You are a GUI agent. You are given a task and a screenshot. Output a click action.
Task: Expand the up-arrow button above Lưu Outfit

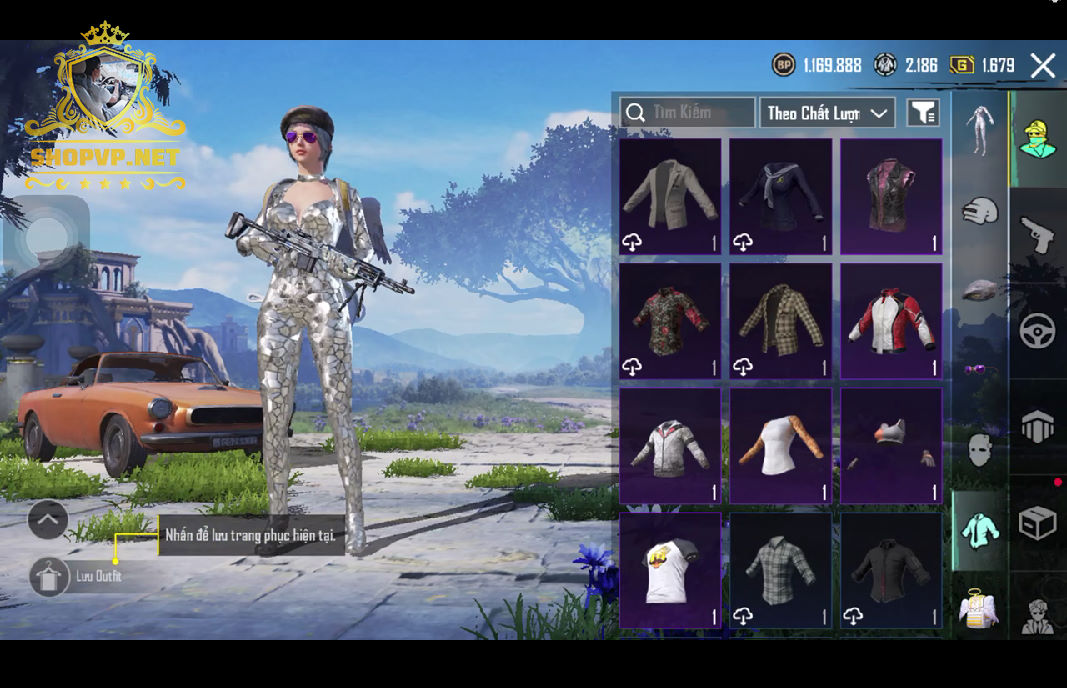(48, 520)
